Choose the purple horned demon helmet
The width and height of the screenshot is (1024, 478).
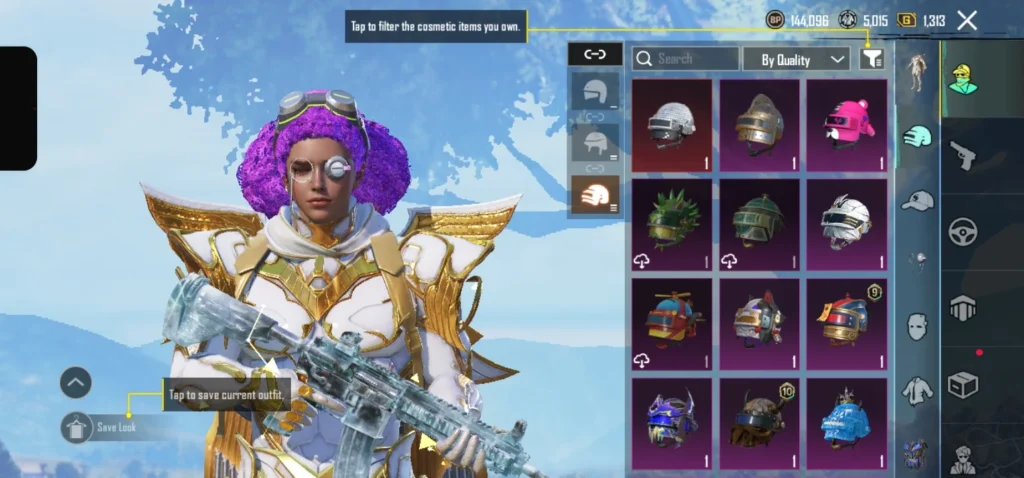[x=672, y=422]
